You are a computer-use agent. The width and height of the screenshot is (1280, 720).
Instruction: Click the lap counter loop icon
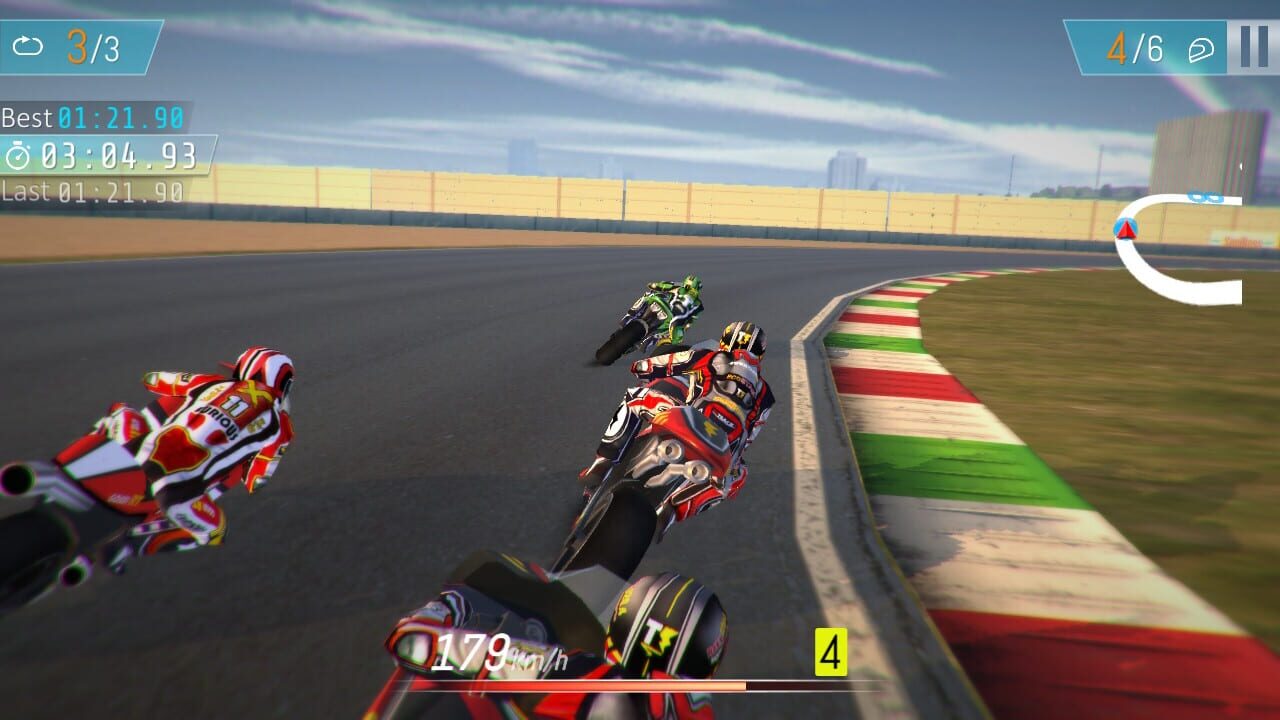[28, 44]
